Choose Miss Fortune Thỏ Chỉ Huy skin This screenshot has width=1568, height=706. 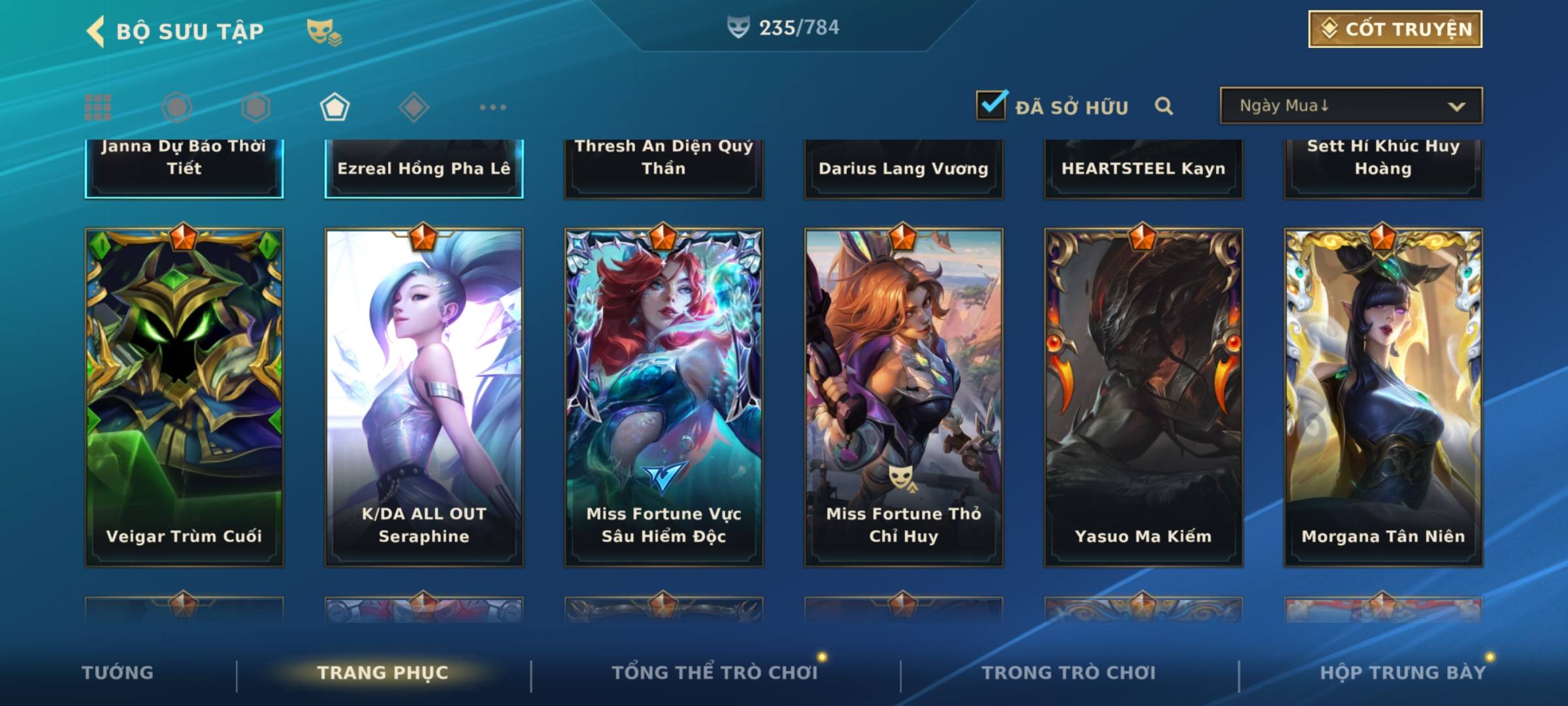coord(904,397)
